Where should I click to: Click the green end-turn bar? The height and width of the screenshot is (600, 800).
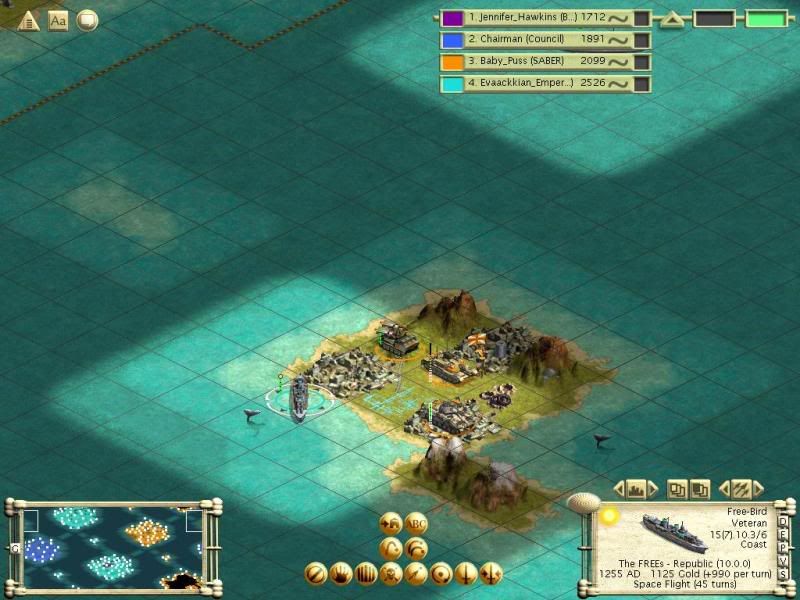767,19
